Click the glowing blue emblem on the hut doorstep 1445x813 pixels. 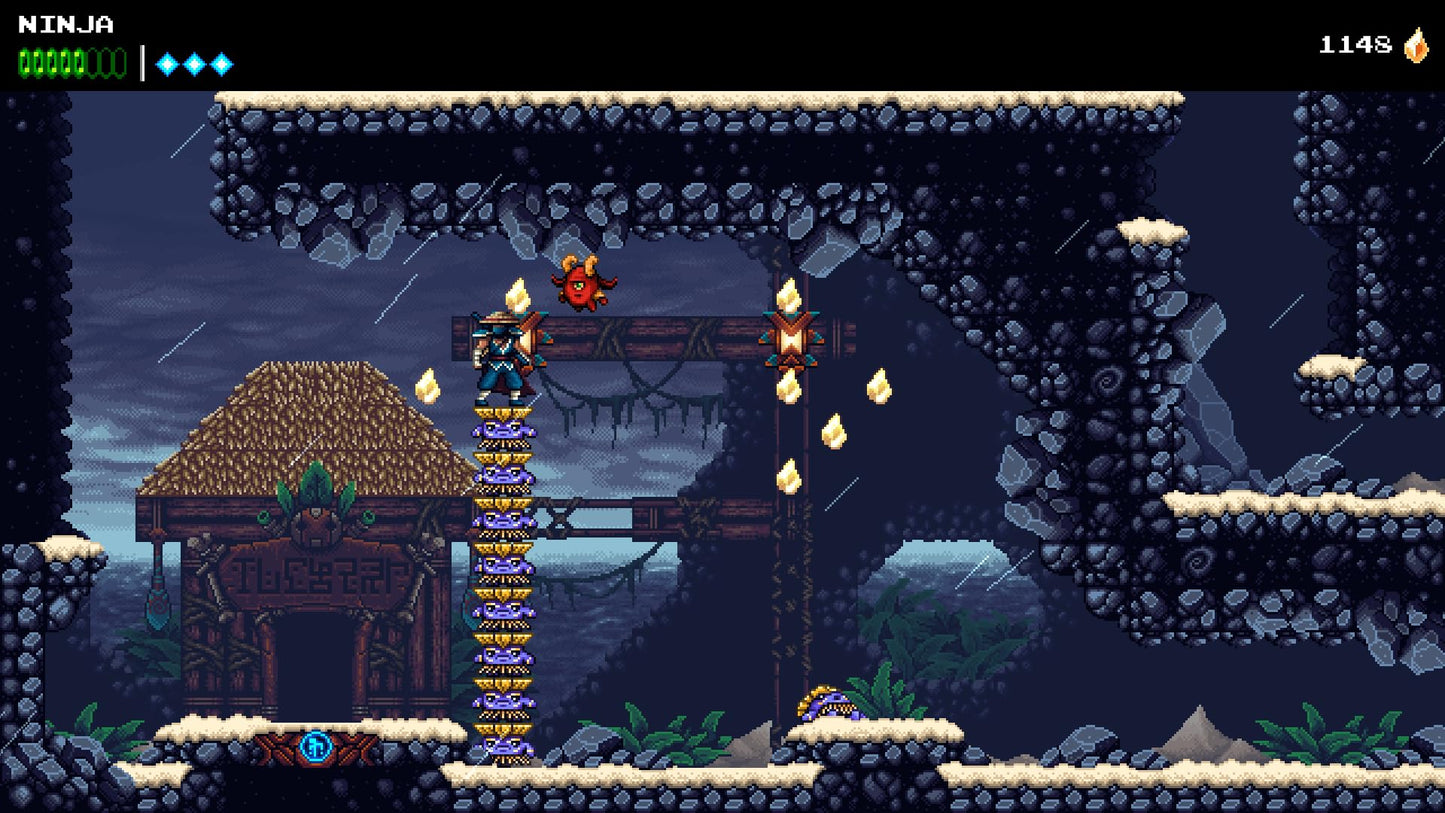[314, 747]
